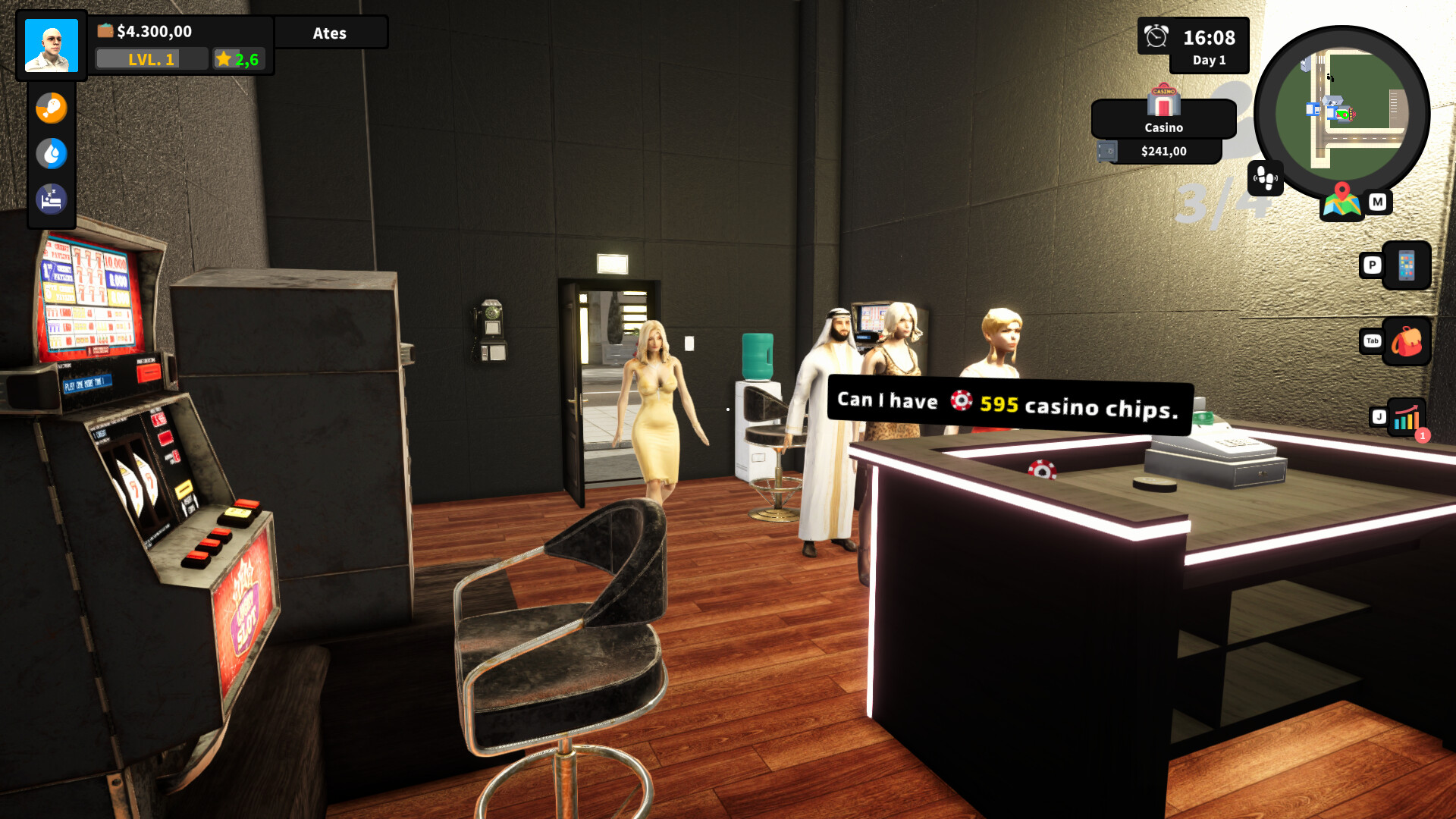Open the full map via the map icon
Screen dimensions: 1456x819
point(1343,202)
